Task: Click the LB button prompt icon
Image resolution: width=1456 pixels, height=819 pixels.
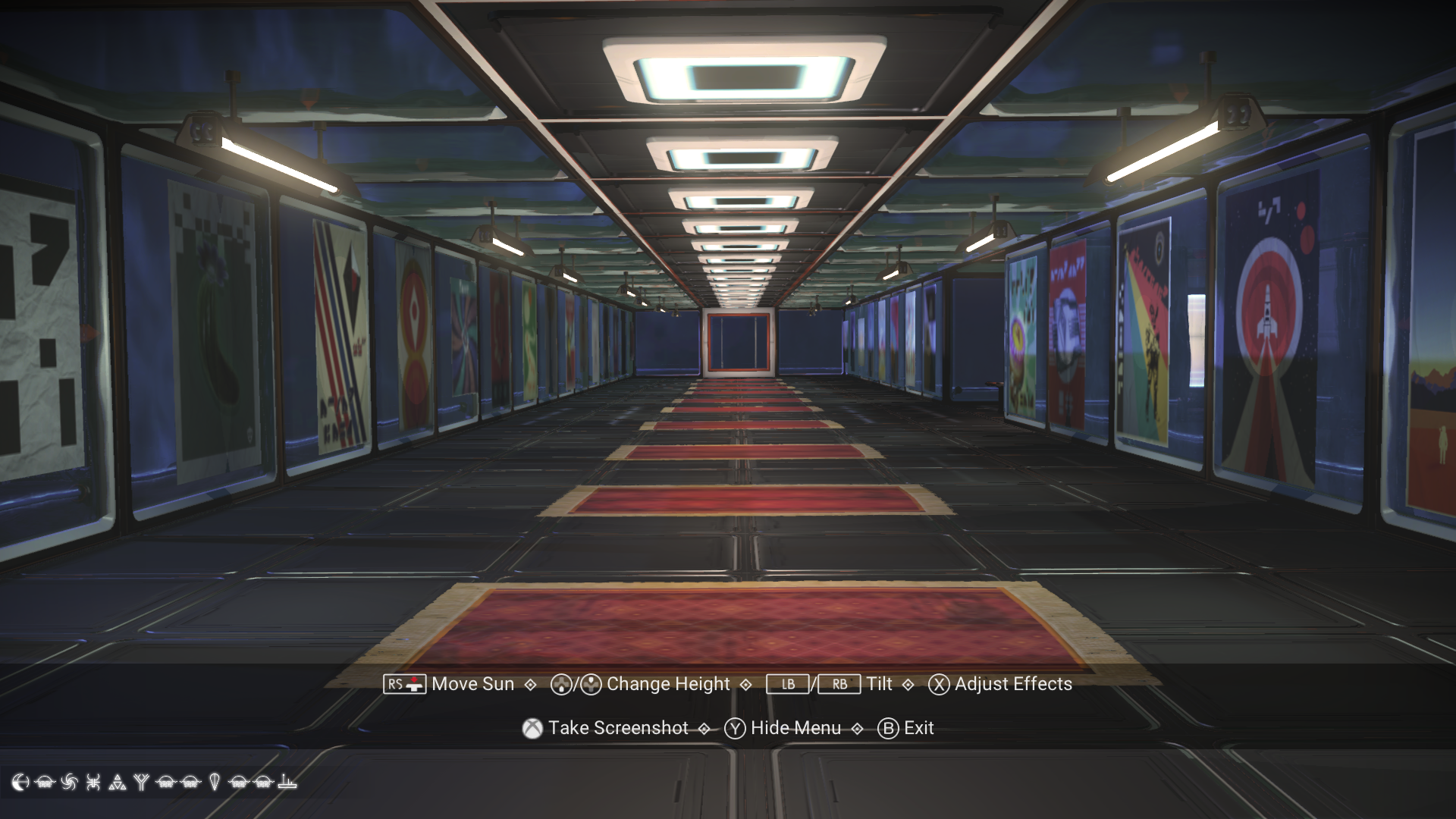Action: (x=789, y=684)
